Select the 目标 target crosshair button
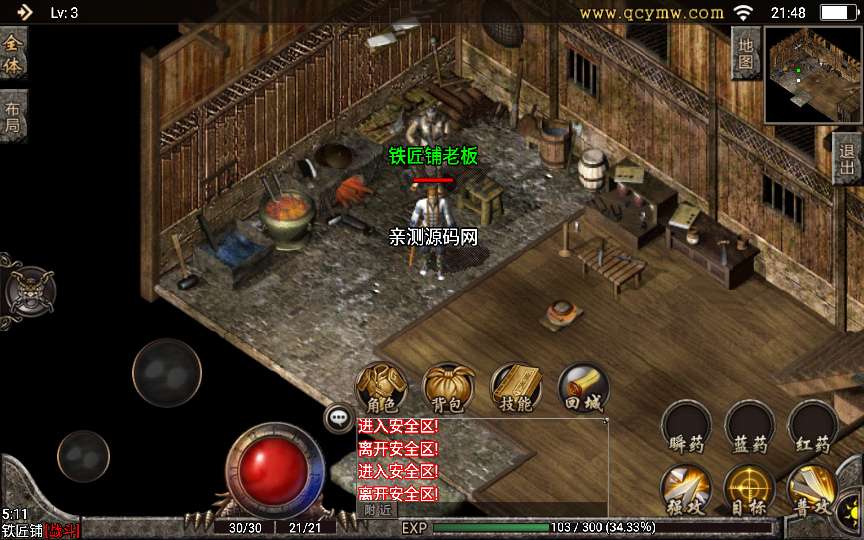This screenshot has width=864, height=540. [750, 490]
